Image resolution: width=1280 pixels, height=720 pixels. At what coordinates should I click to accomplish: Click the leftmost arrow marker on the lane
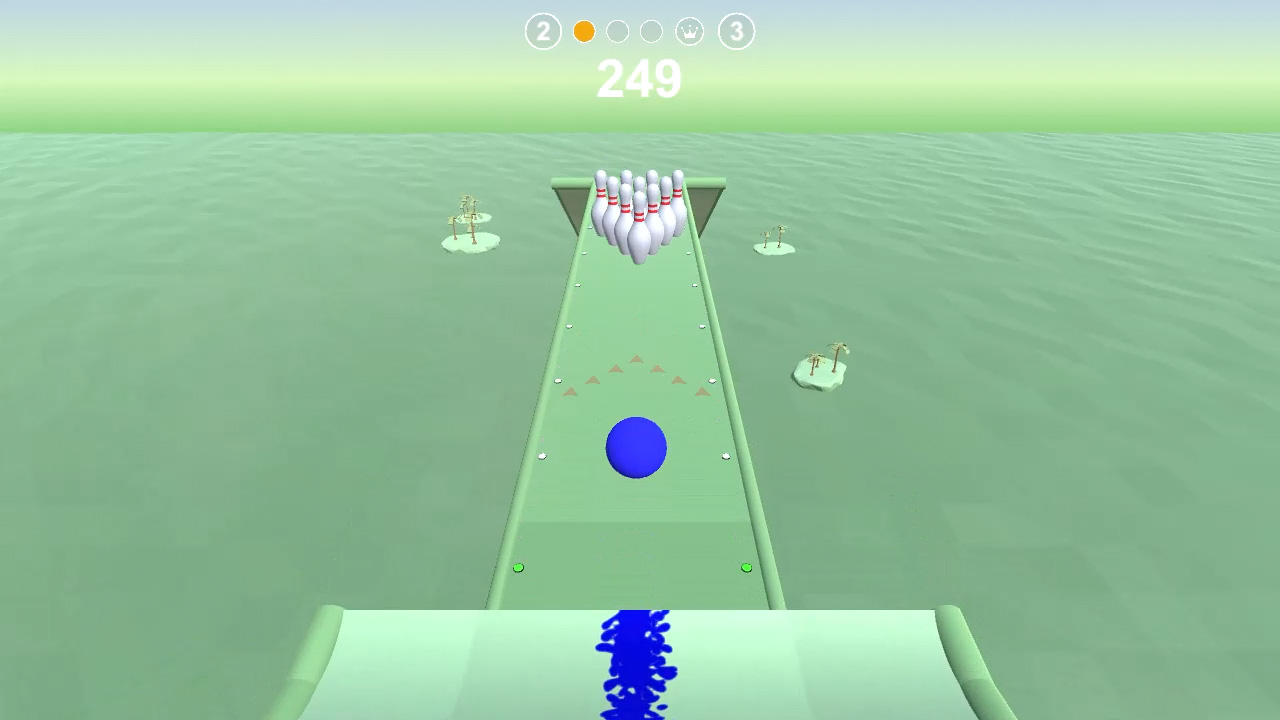click(x=568, y=394)
